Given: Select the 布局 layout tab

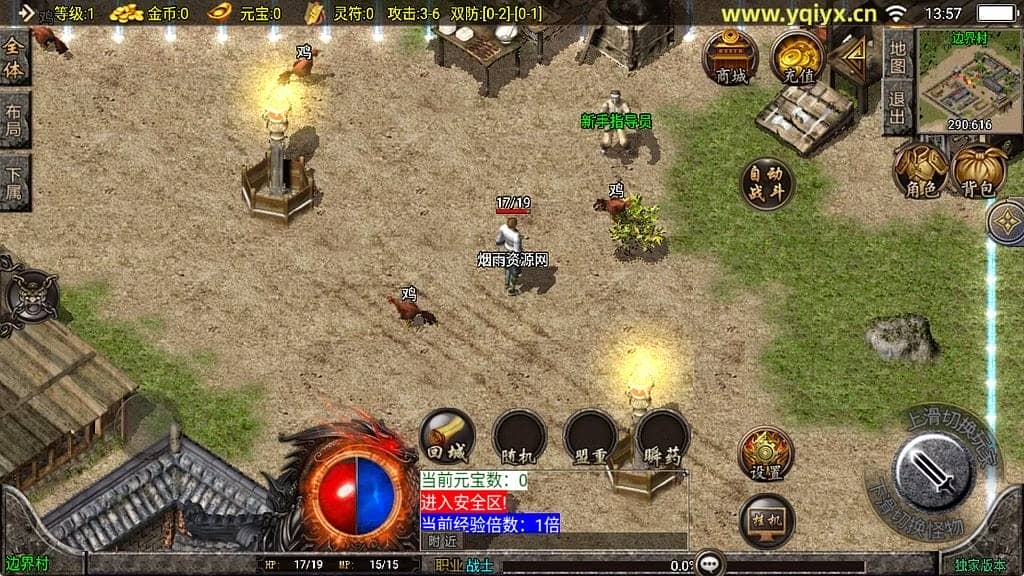Looking at the screenshot, I should tap(14, 119).
